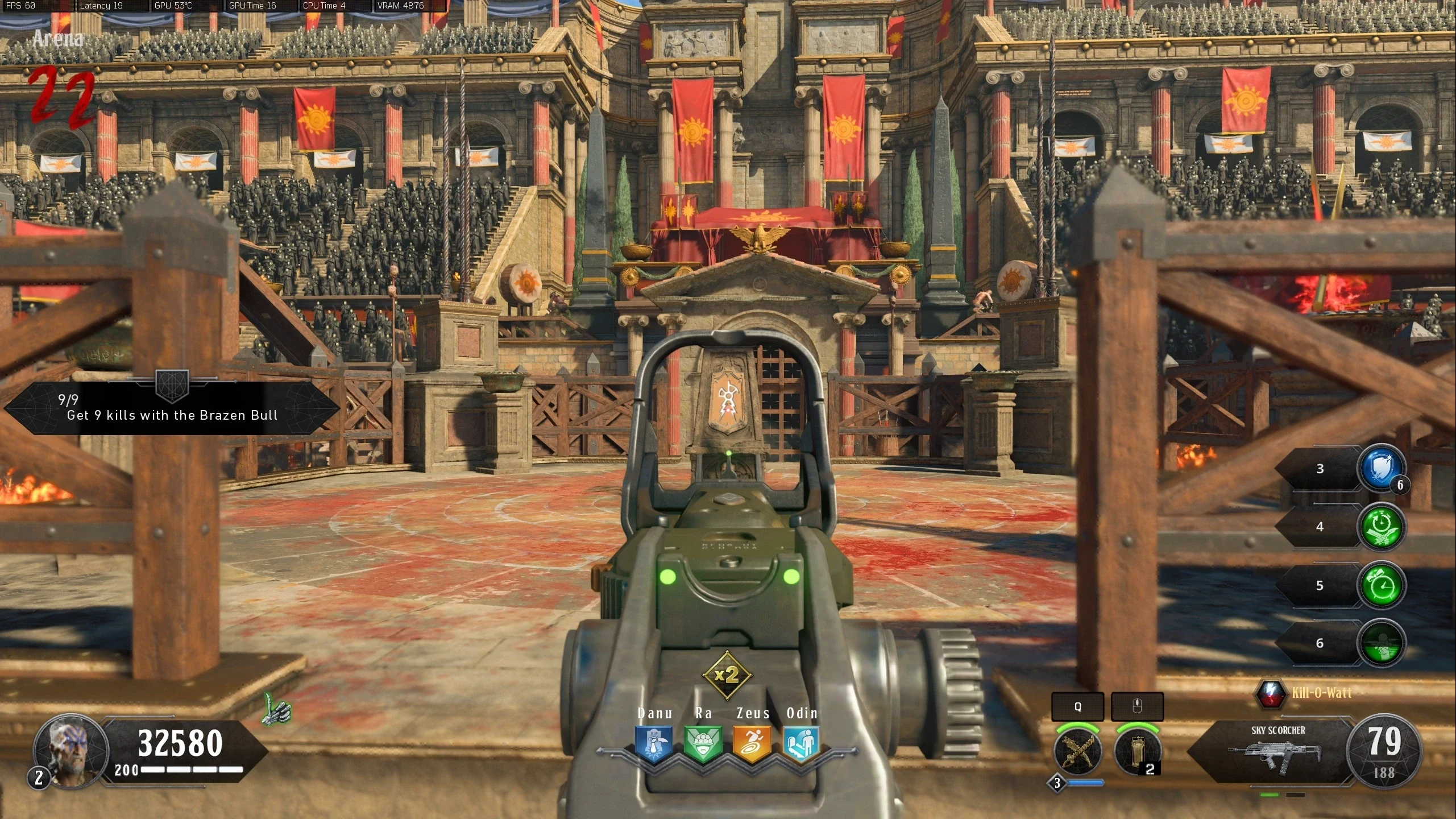Click the x2 double points icon
This screenshot has width=1456, height=819.
[x=727, y=675]
